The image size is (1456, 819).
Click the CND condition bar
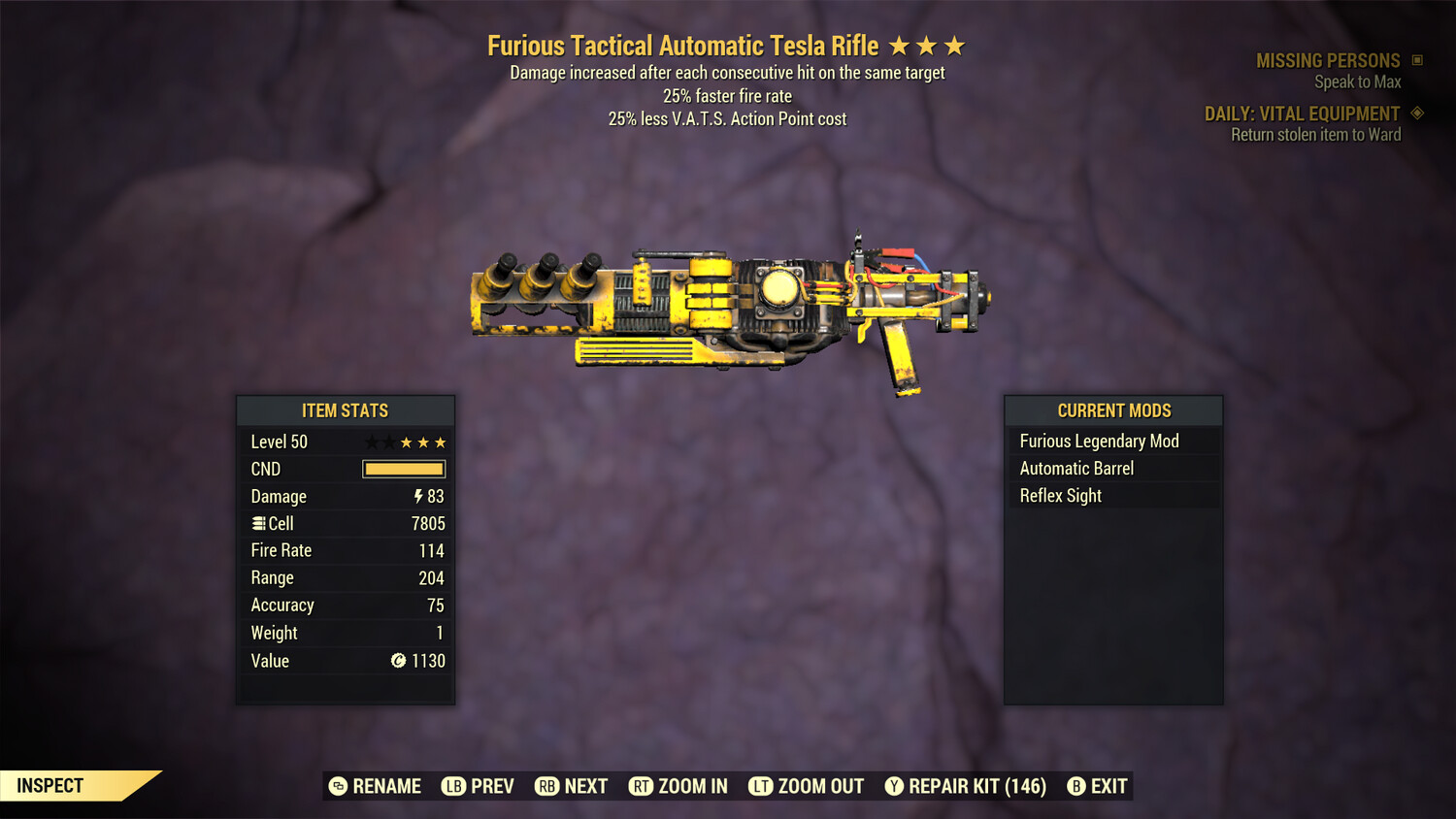pos(403,469)
